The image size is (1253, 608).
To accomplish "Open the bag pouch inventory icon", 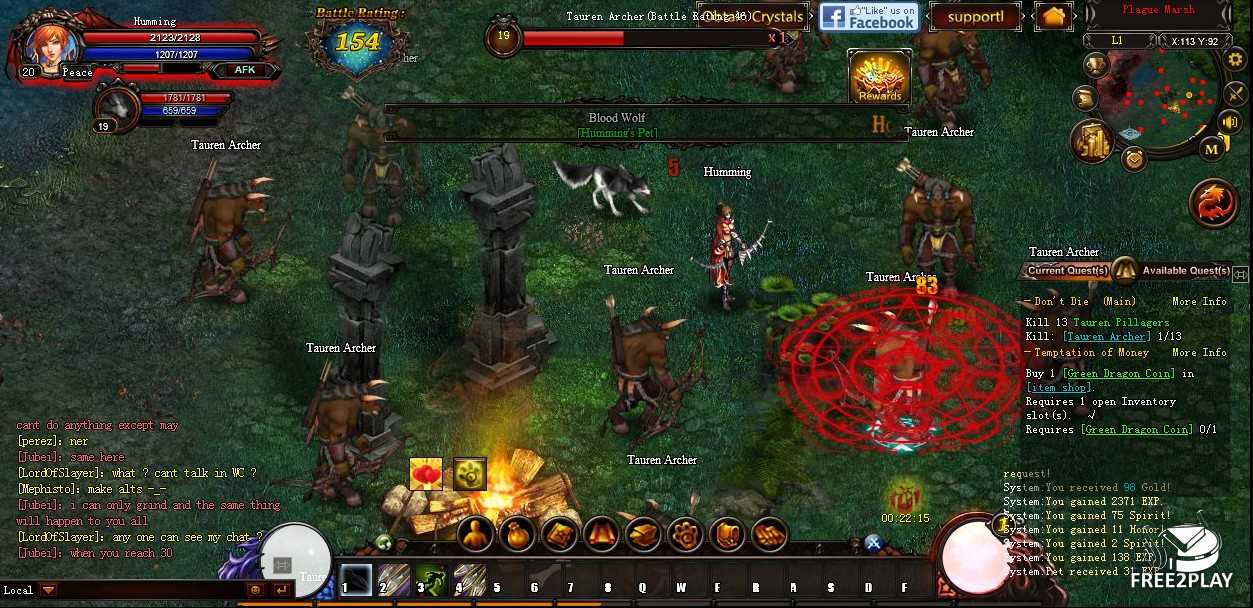I will (518, 534).
